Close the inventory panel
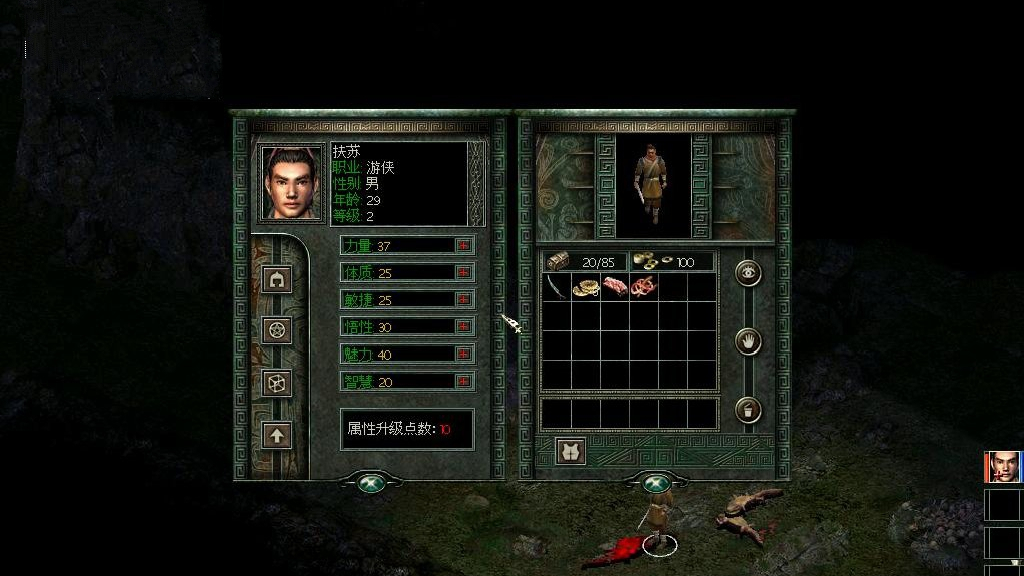Viewport: 1024px width, 576px height. coord(655,483)
